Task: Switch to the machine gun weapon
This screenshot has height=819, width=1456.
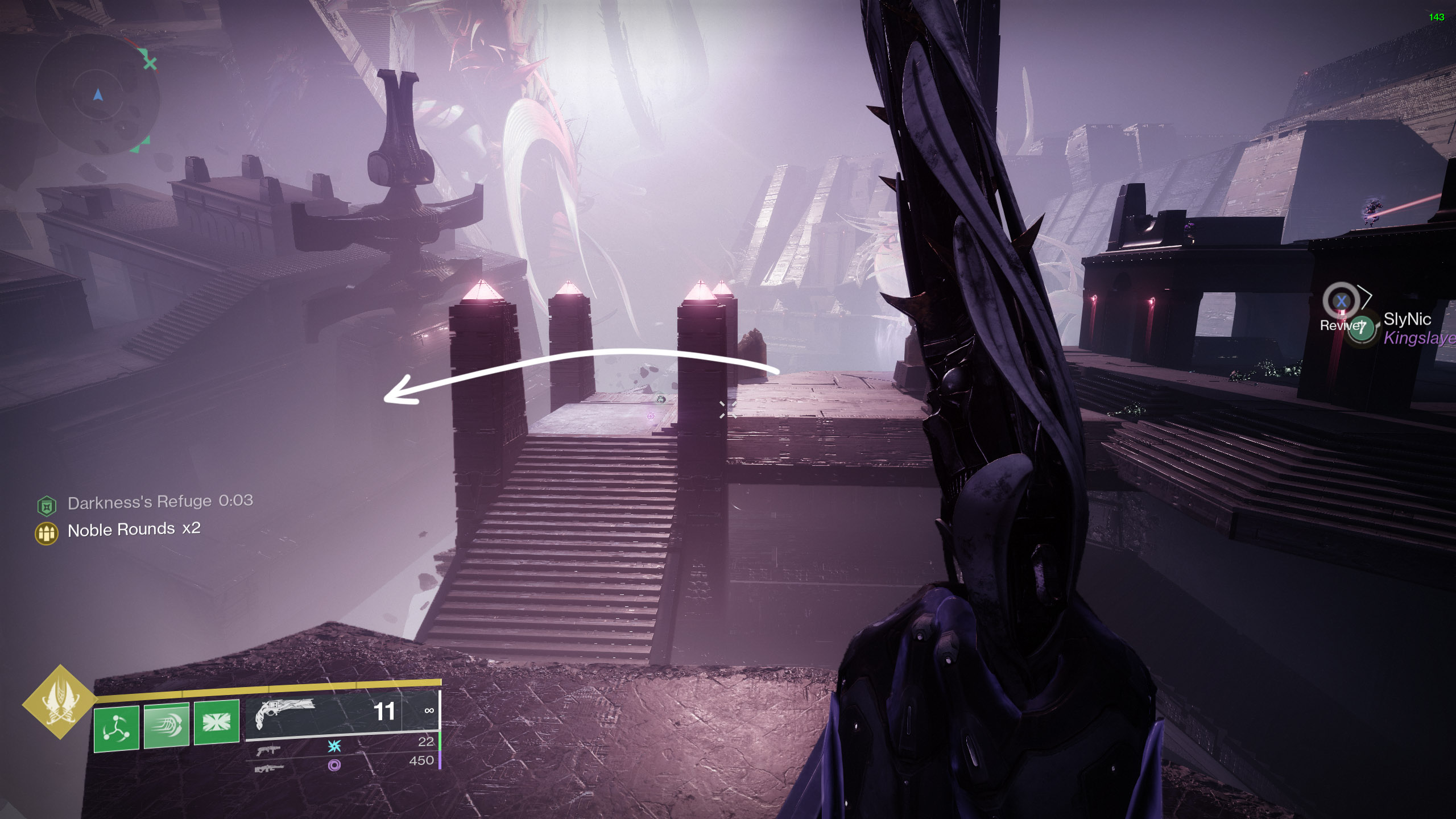Action: pos(269,768)
